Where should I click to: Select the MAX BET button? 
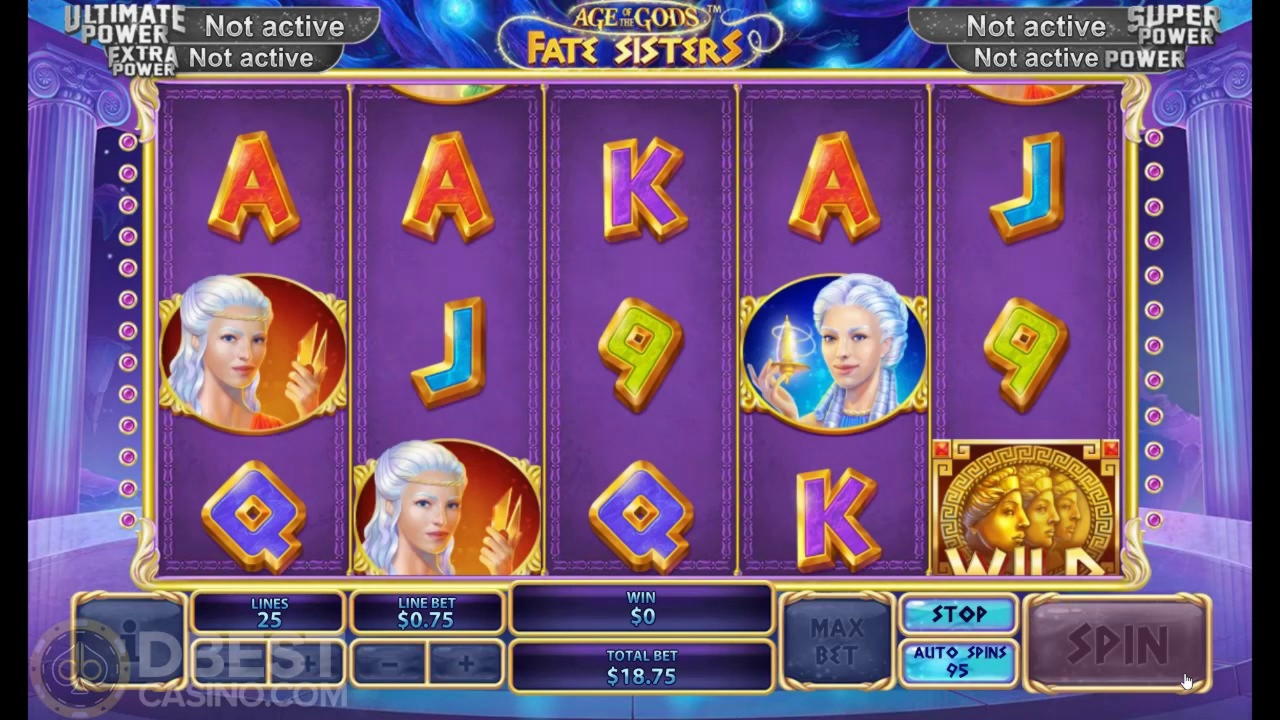(836, 641)
